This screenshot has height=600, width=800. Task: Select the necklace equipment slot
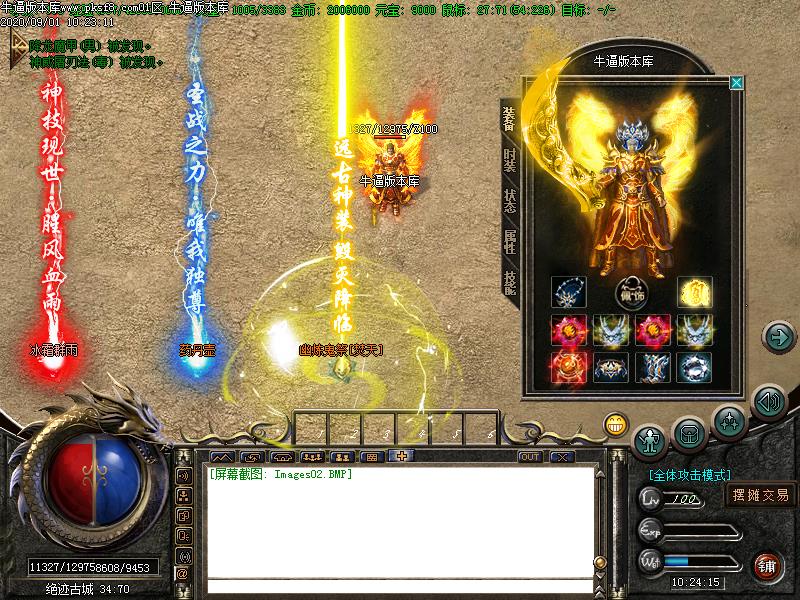click(568, 292)
